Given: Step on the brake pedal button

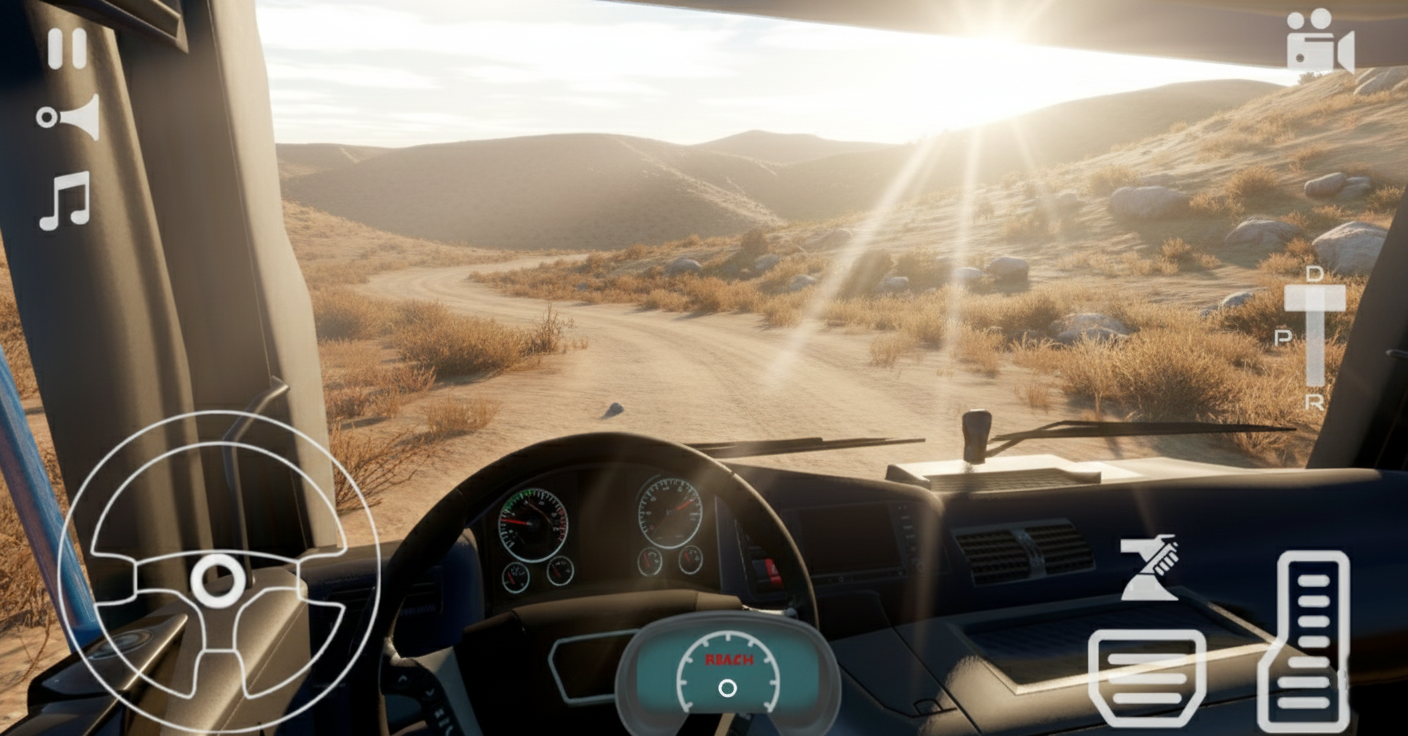Looking at the screenshot, I should coord(1147,677).
